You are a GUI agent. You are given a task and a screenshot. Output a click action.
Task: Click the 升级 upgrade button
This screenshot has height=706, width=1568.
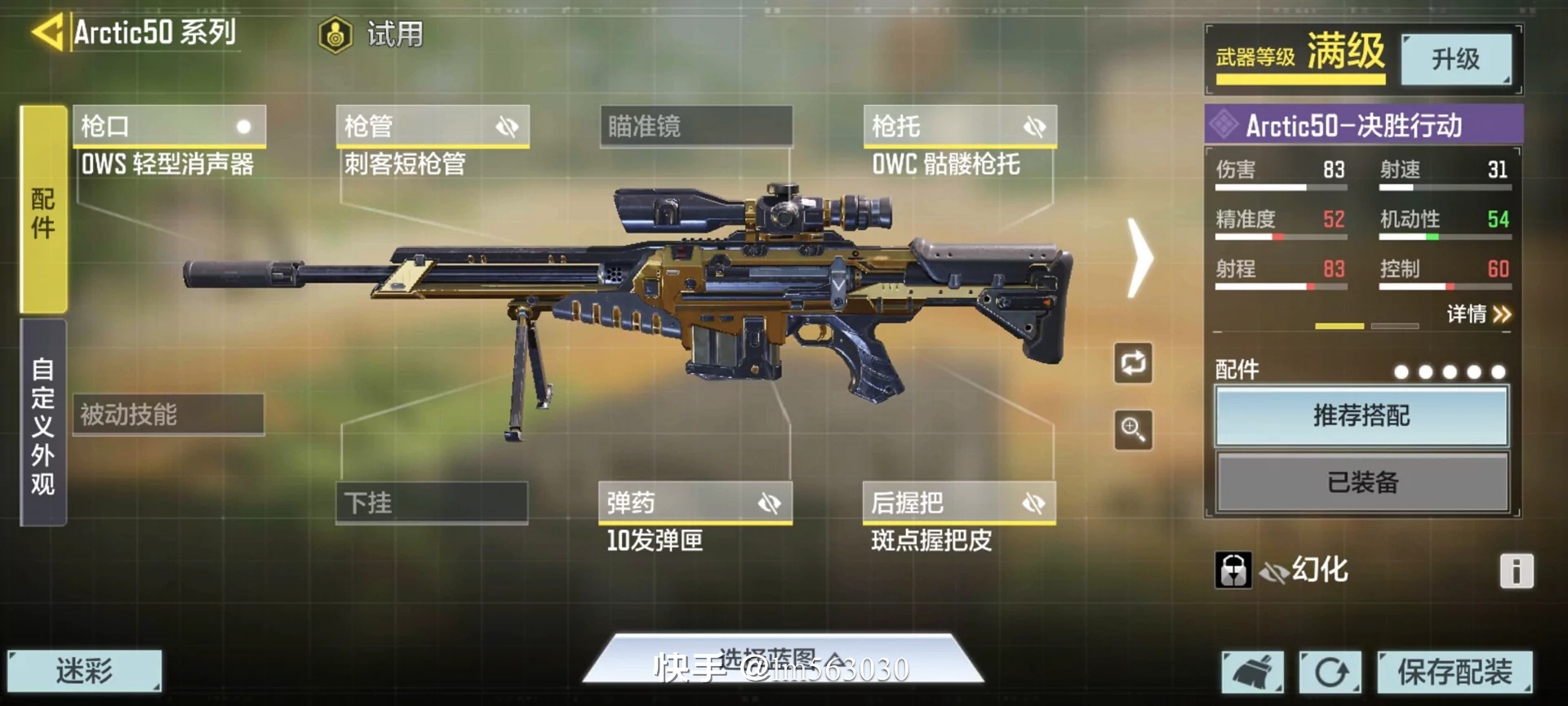click(x=1455, y=59)
